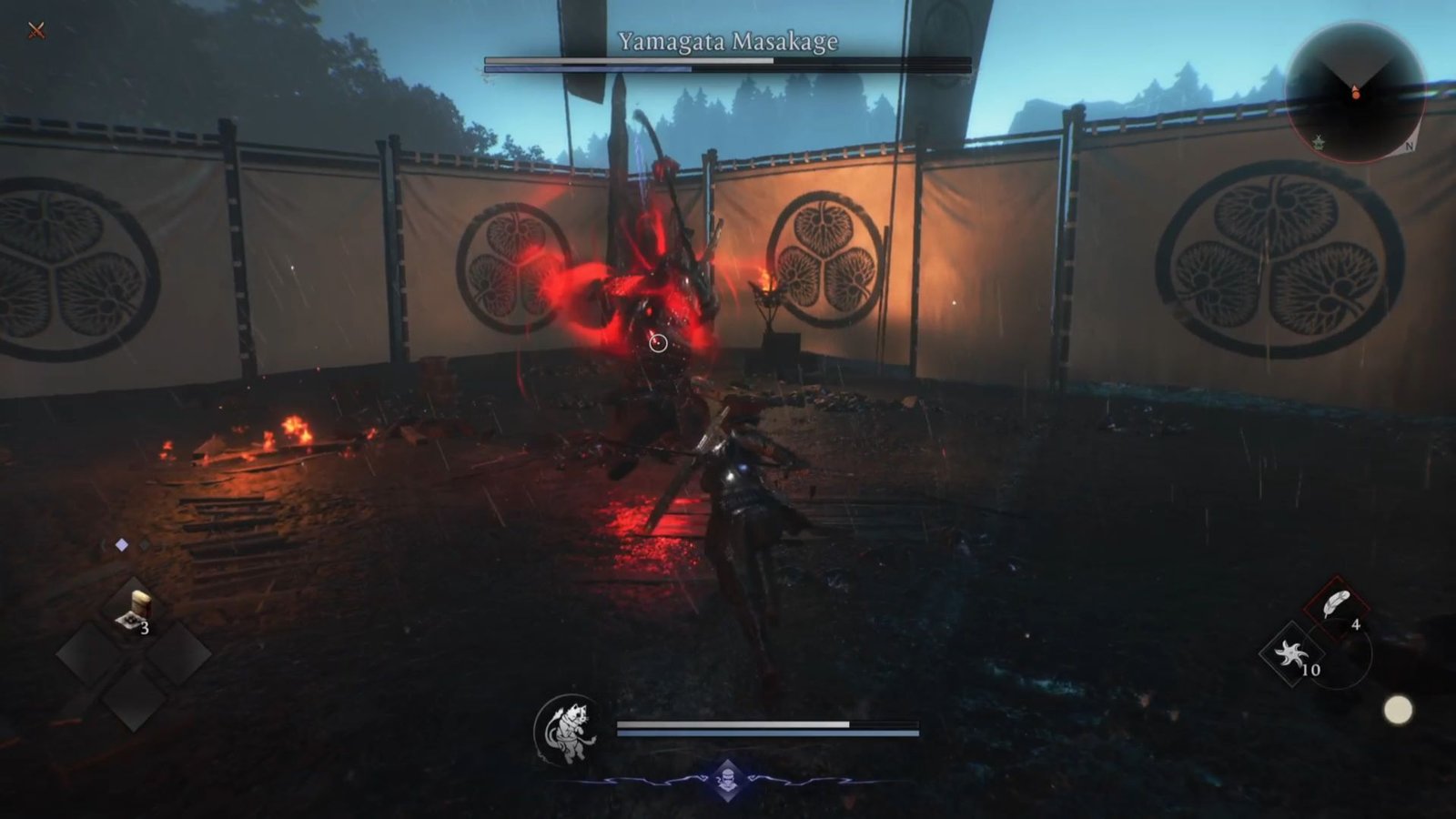Toggle the glowing diamond indicator above the item slots

(x=122, y=544)
